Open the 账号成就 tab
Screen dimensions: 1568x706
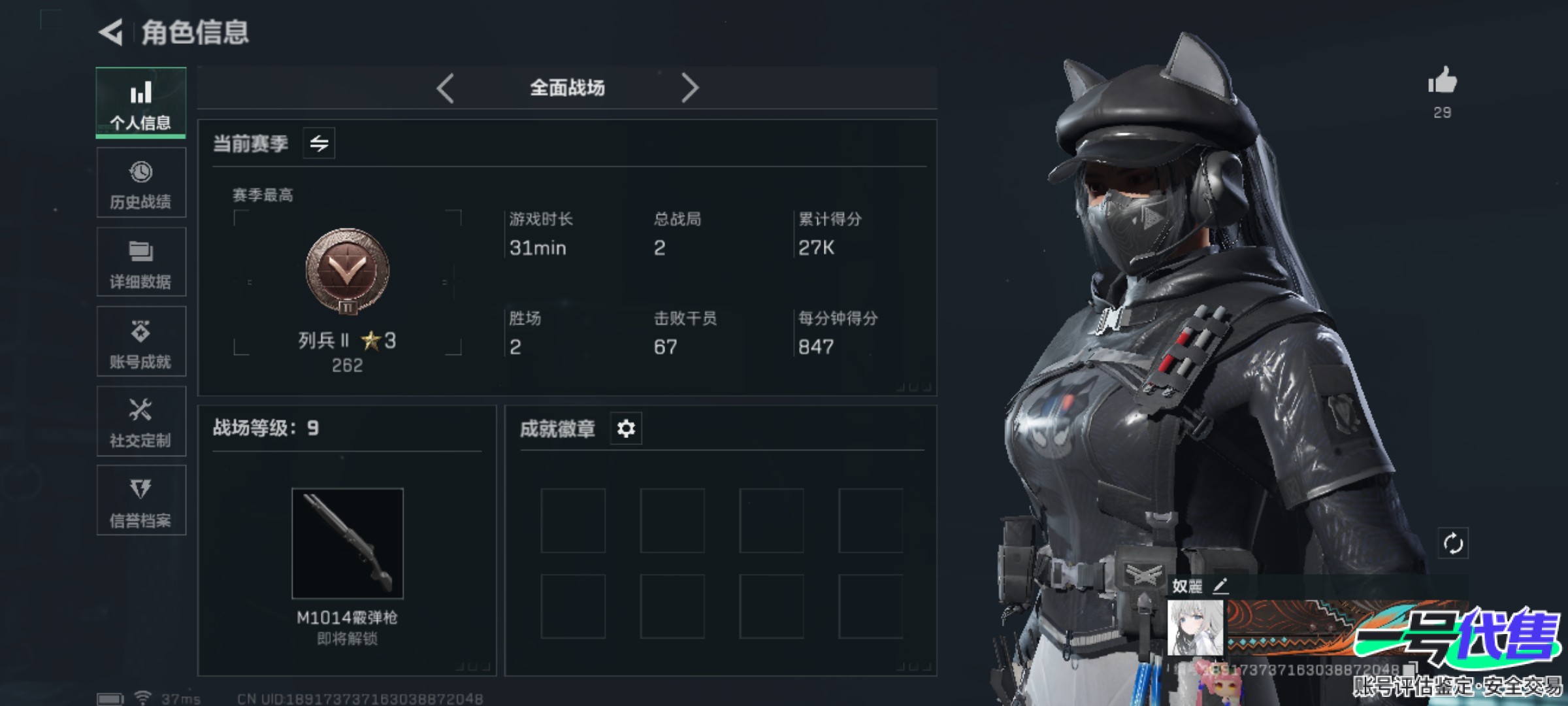click(140, 343)
